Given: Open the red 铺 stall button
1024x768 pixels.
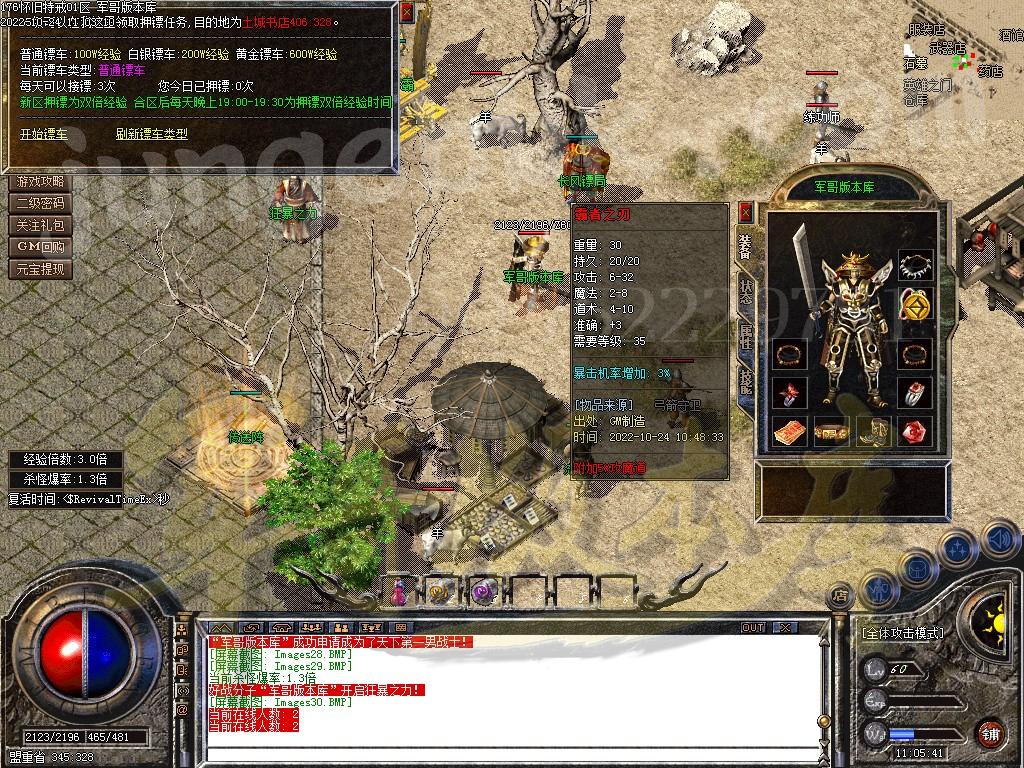Looking at the screenshot, I should click(x=990, y=733).
